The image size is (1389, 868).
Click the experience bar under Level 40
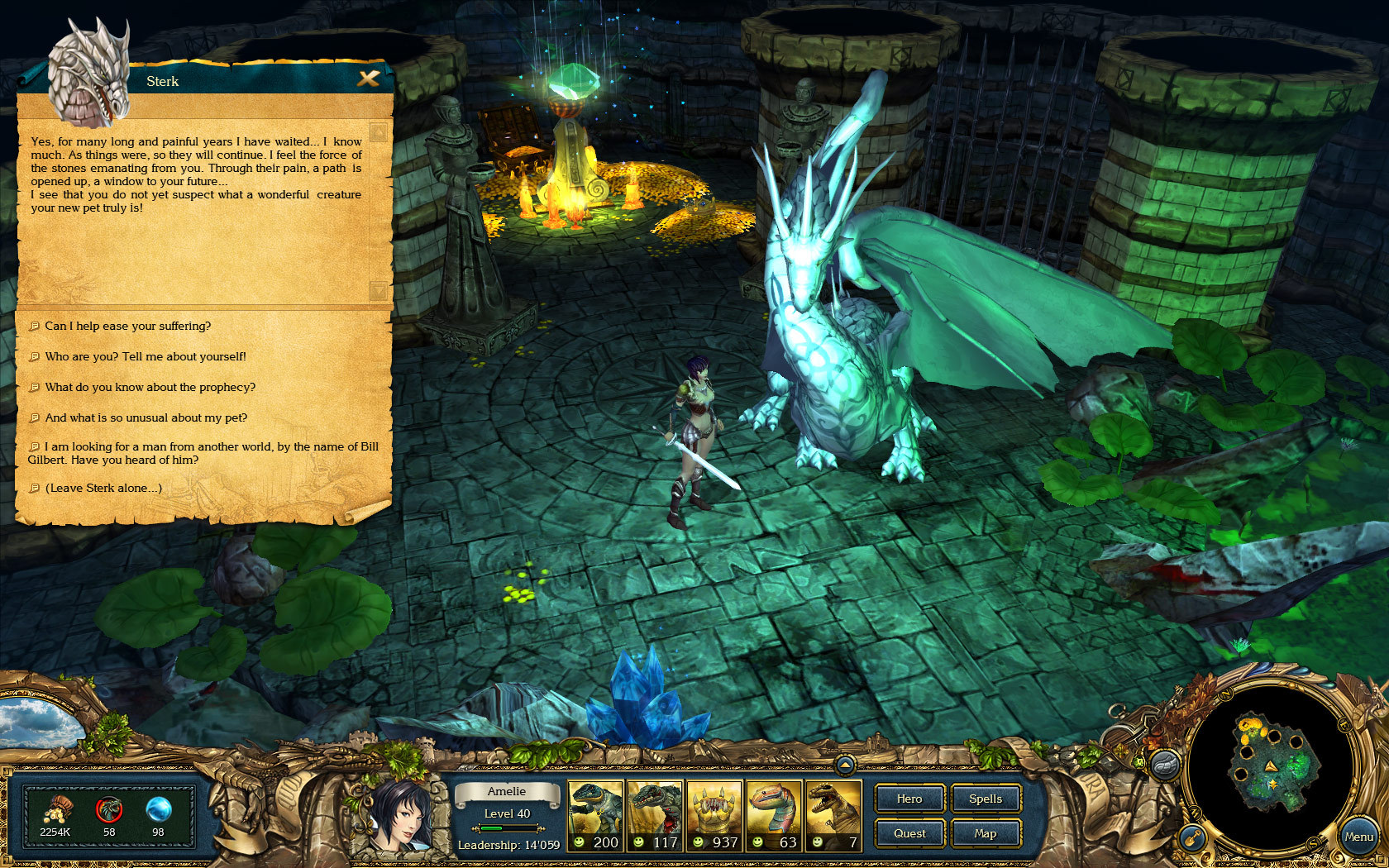click(x=506, y=827)
